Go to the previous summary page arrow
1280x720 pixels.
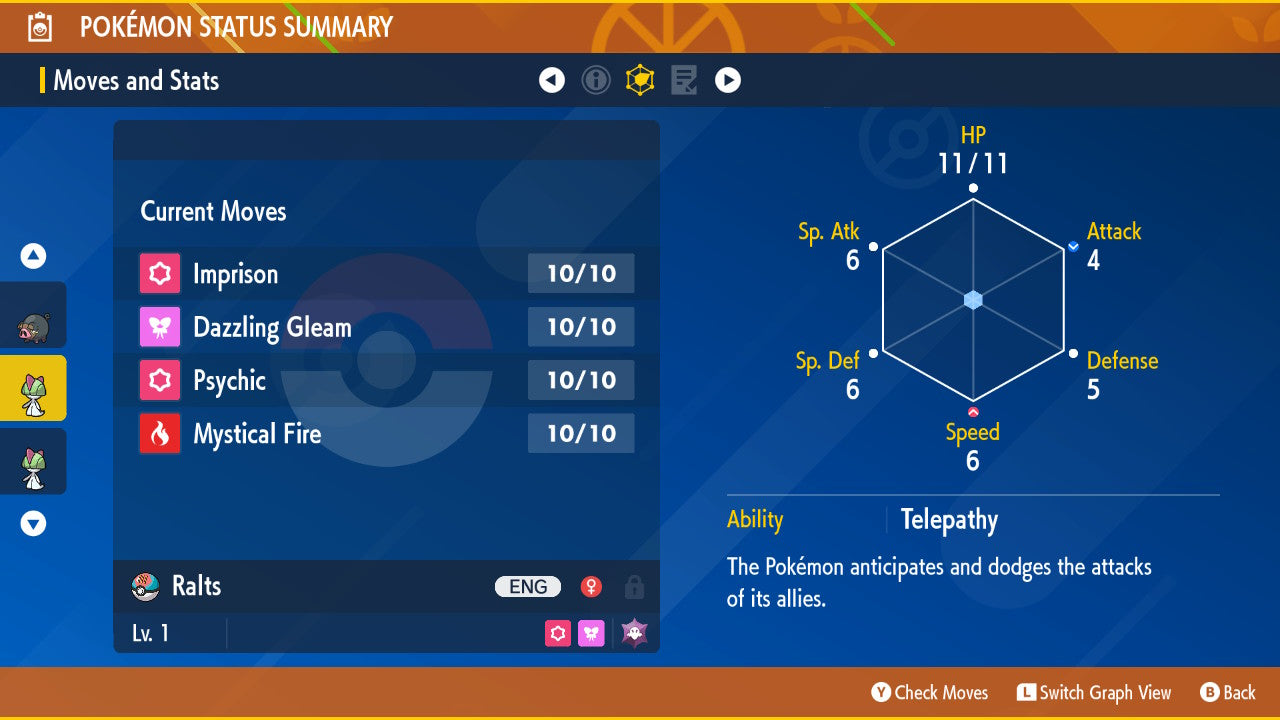click(x=552, y=80)
